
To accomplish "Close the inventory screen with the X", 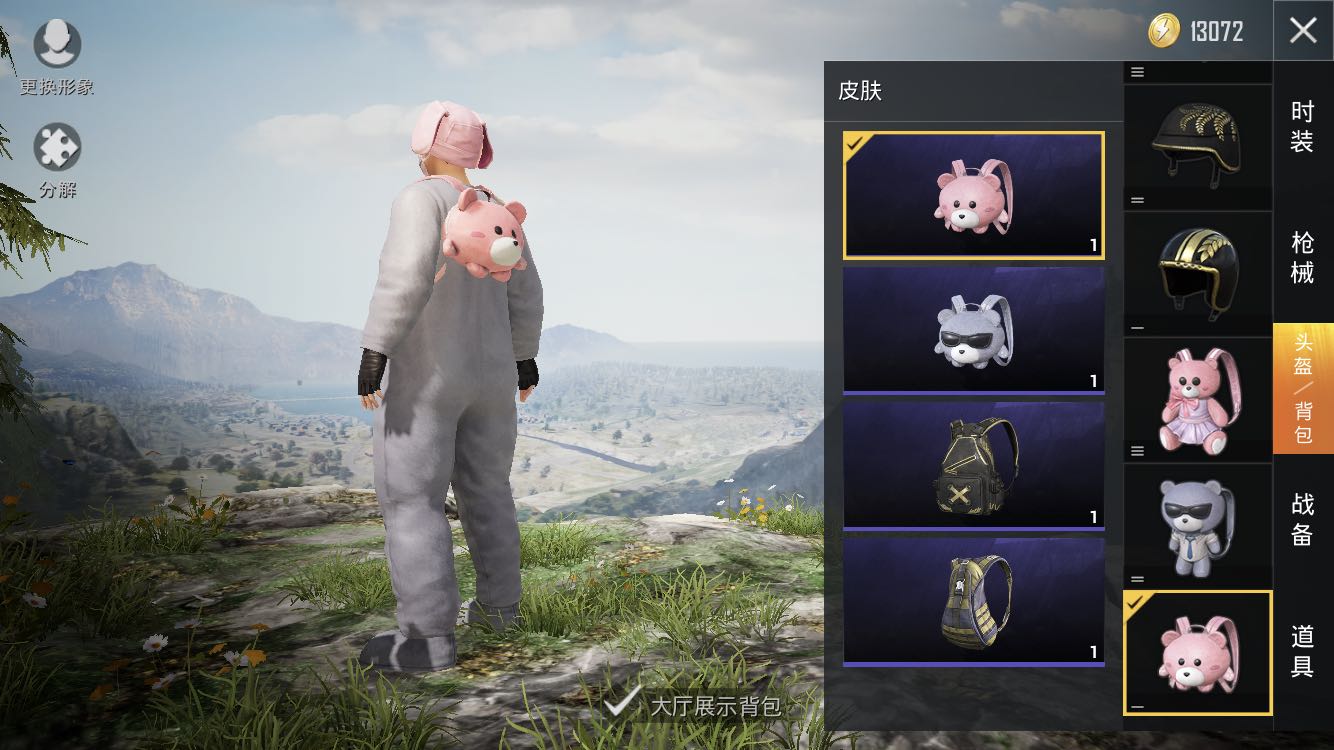I will tap(1303, 31).
